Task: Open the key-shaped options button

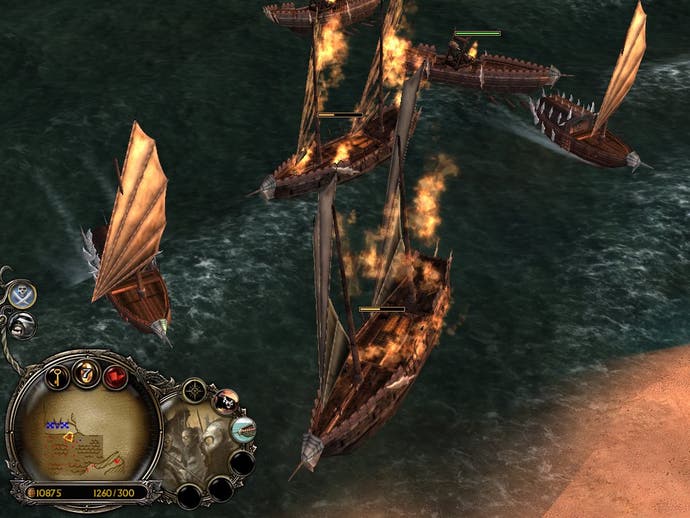Action: (x=56, y=377)
